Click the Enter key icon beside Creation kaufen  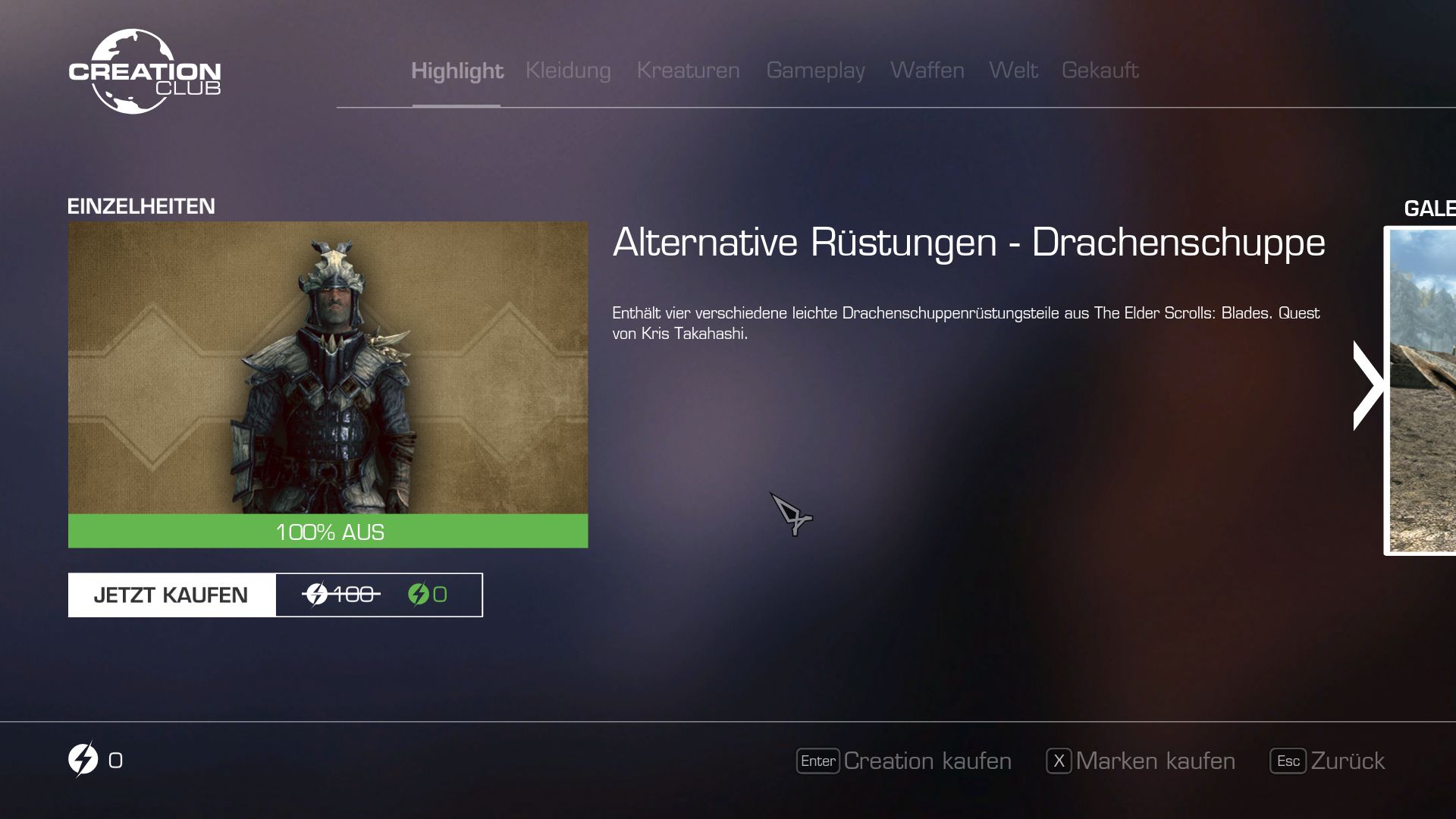pos(818,761)
